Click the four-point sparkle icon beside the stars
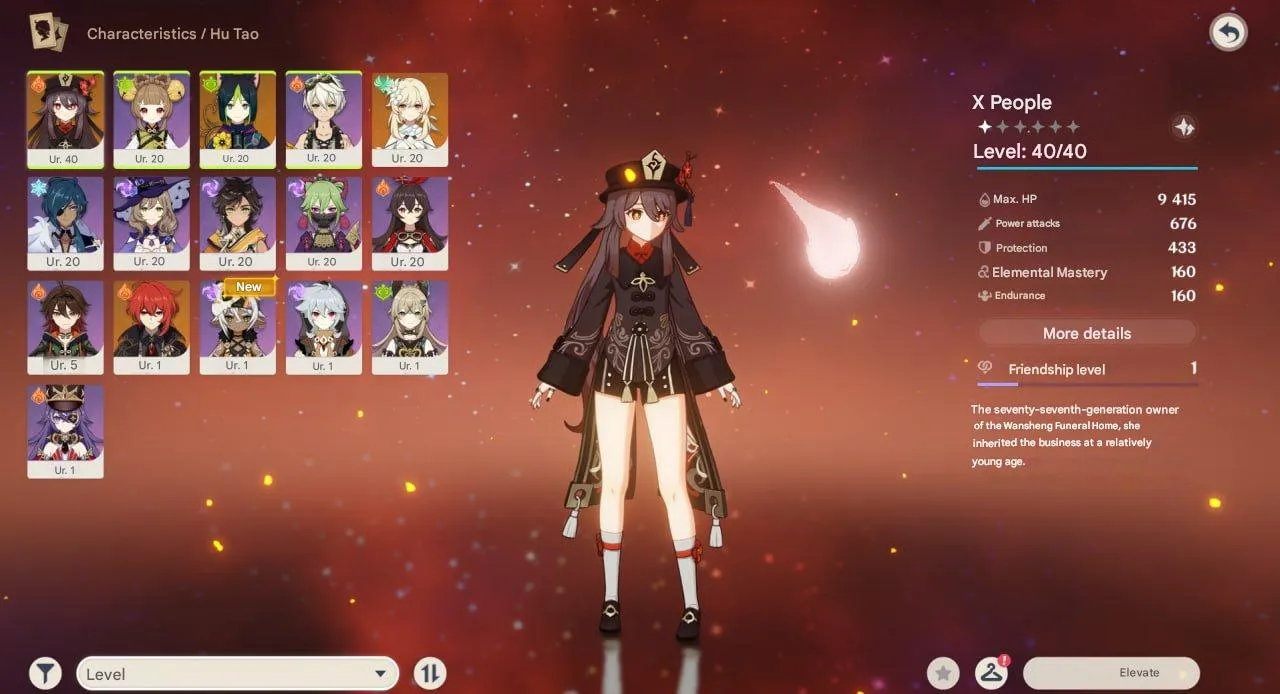1280x694 pixels. pyautogui.click(x=1183, y=127)
